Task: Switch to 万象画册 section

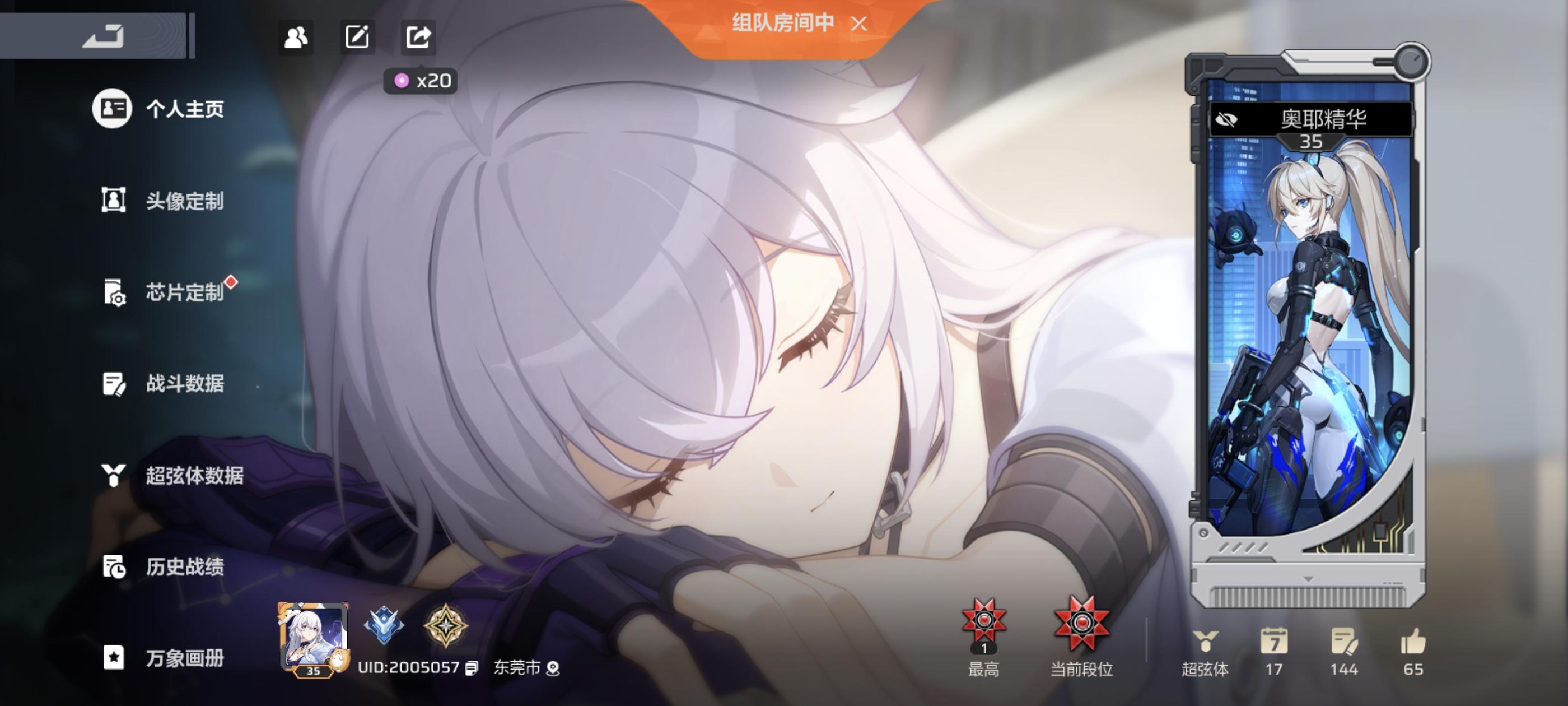Action: (x=113, y=658)
